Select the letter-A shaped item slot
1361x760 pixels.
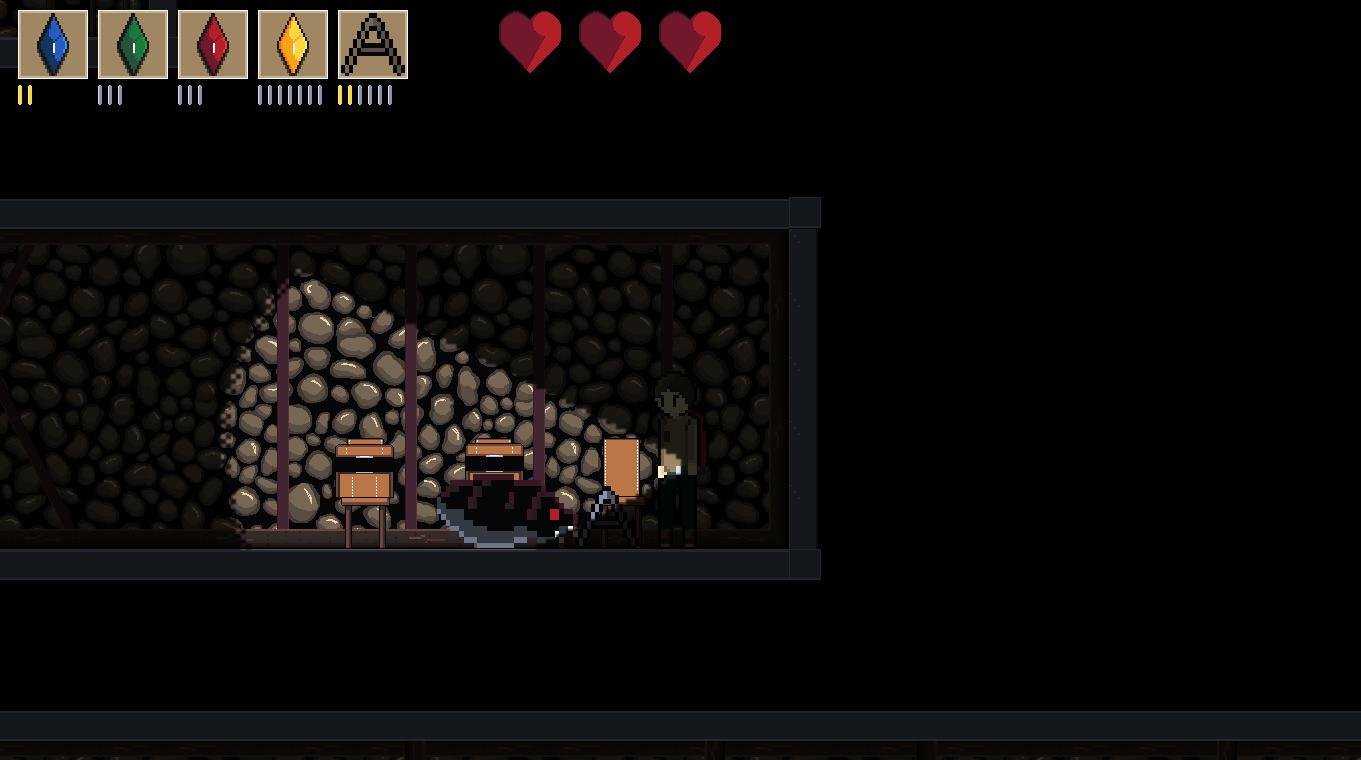pyautogui.click(x=373, y=43)
